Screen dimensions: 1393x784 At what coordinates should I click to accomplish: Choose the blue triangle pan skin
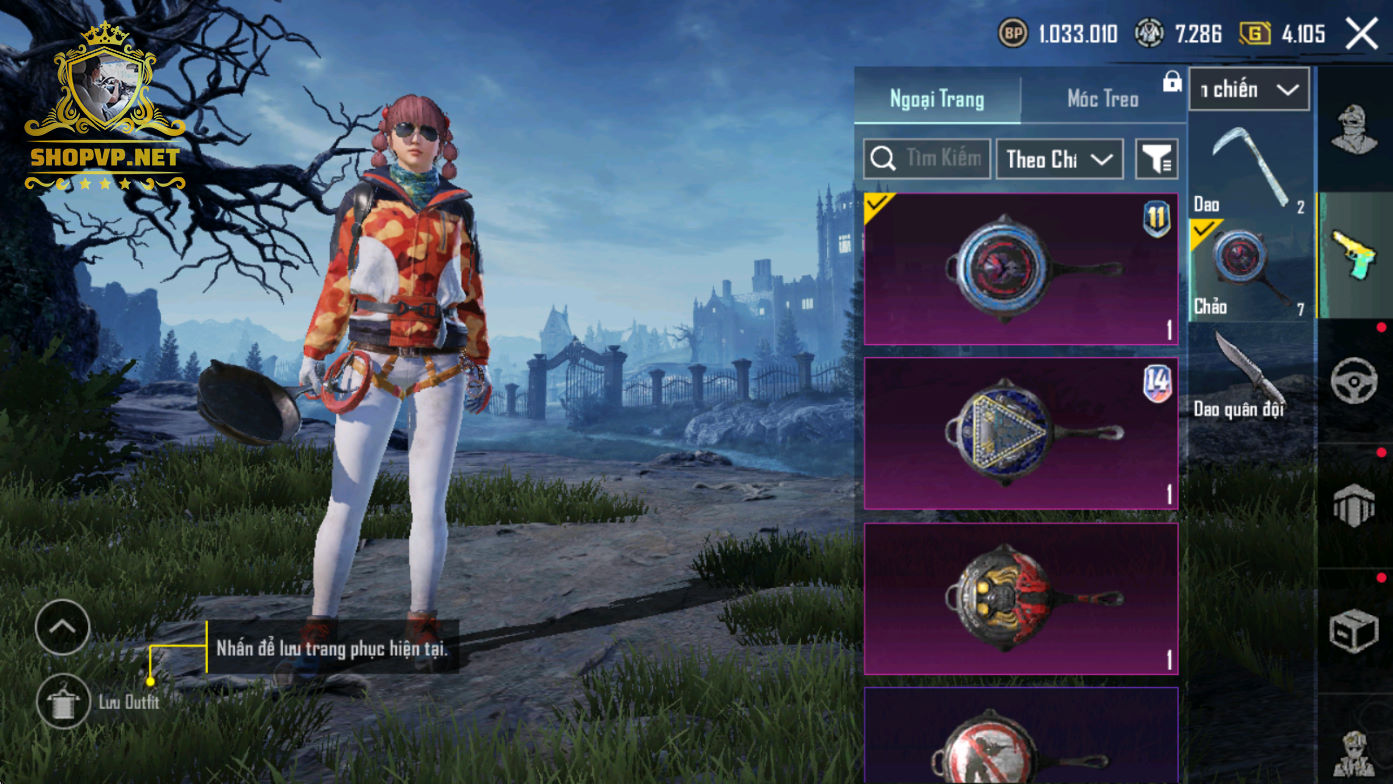[1021, 433]
